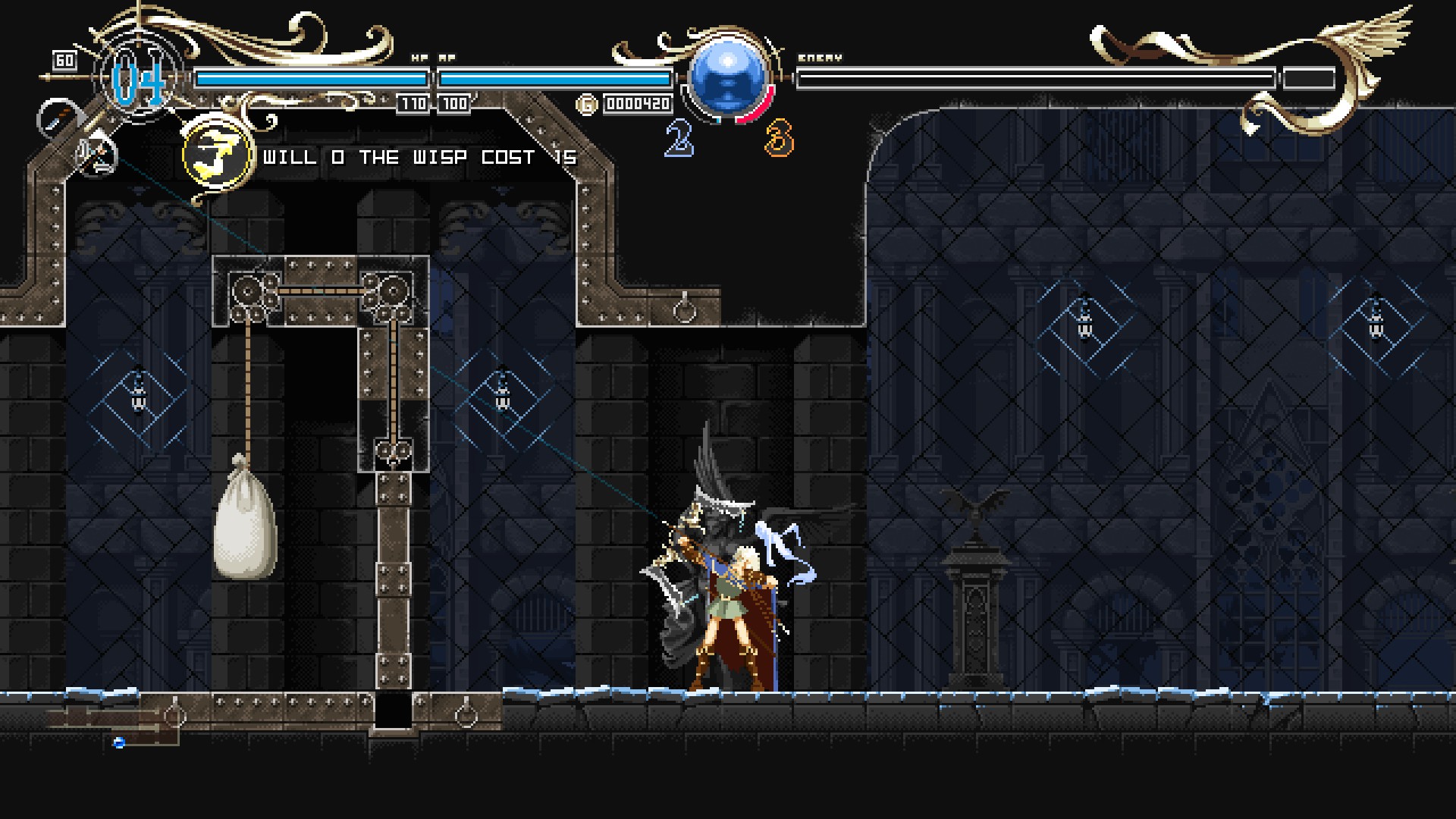
Task: Select the Will O The Wisp spell icon
Action: pyautogui.click(x=218, y=155)
